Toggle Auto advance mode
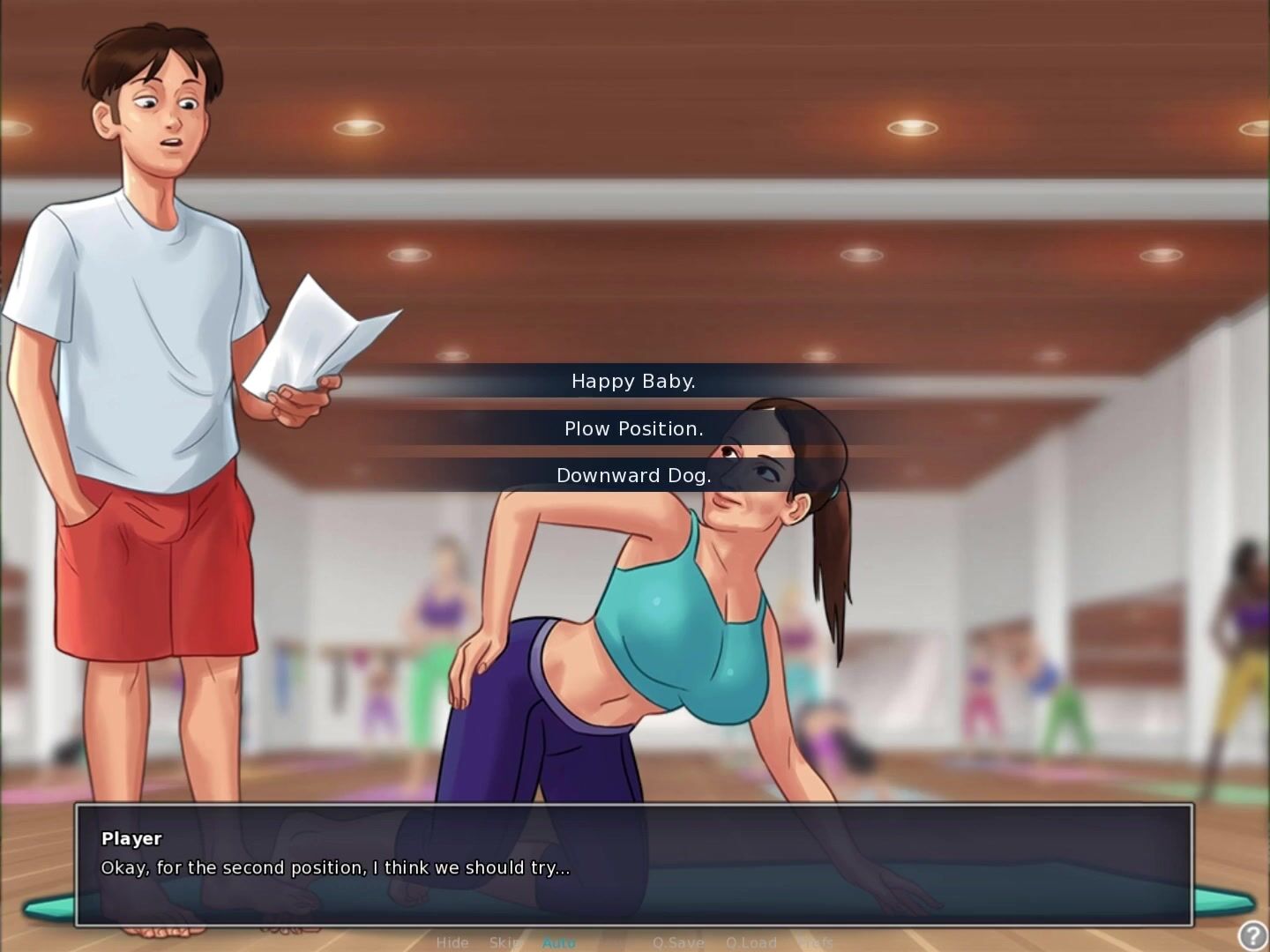The image size is (1270, 952). 558,942
